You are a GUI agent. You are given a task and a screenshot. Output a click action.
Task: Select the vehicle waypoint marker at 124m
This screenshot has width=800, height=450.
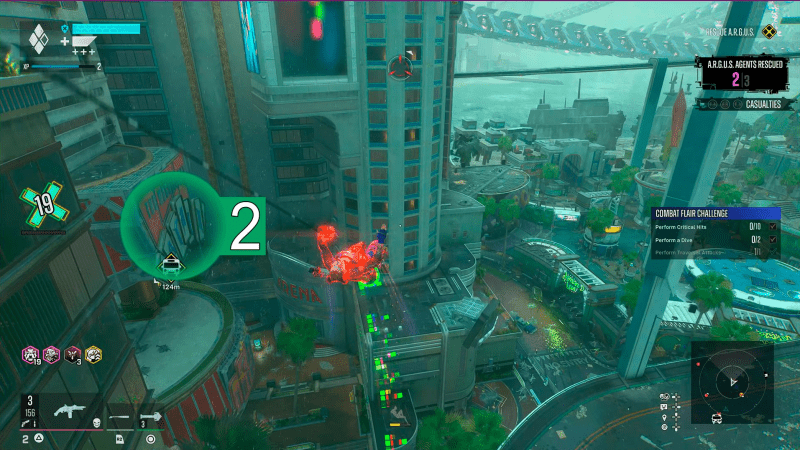tap(171, 265)
